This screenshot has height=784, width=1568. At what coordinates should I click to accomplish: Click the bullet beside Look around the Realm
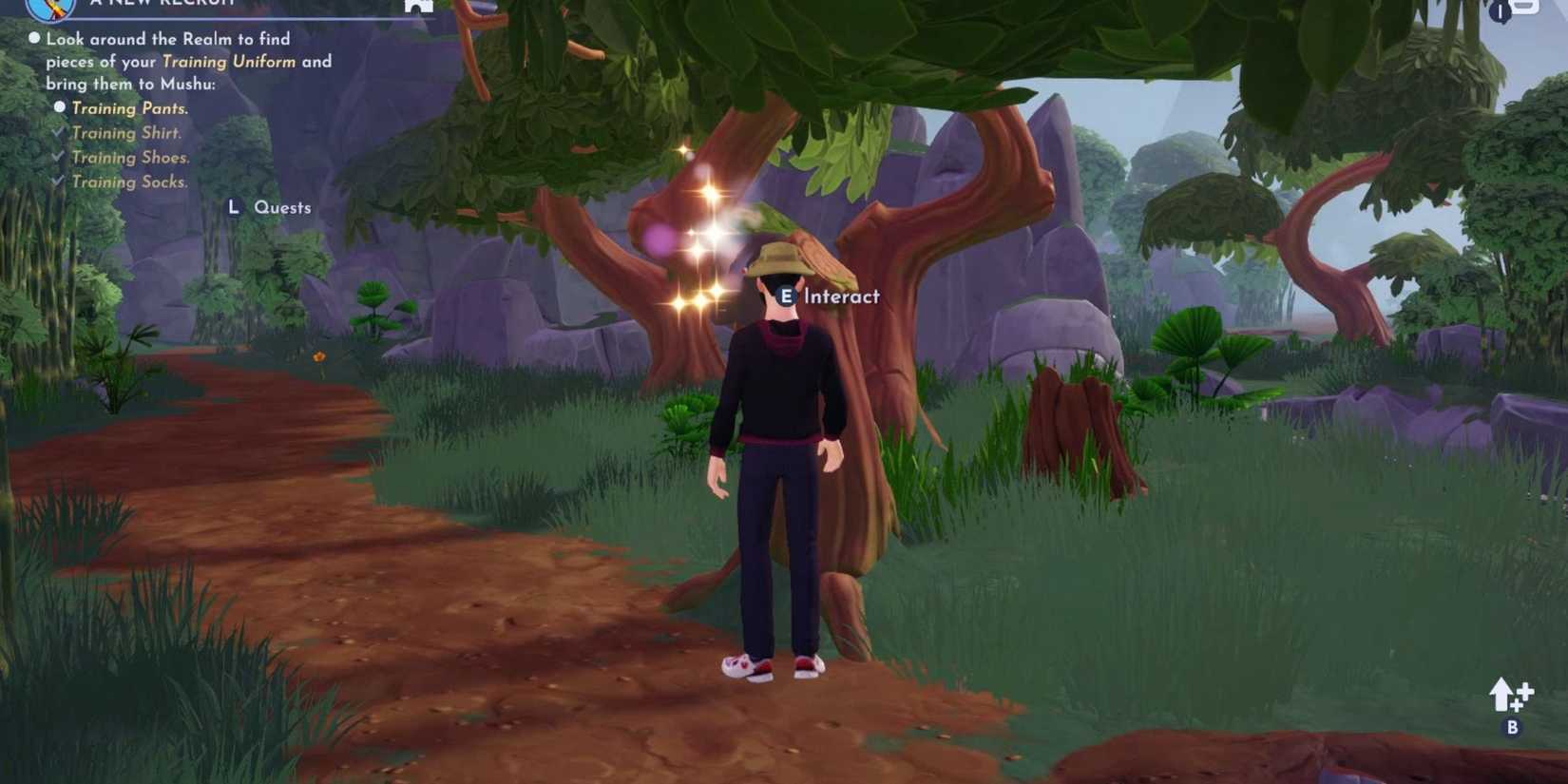[x=34, y=38]
